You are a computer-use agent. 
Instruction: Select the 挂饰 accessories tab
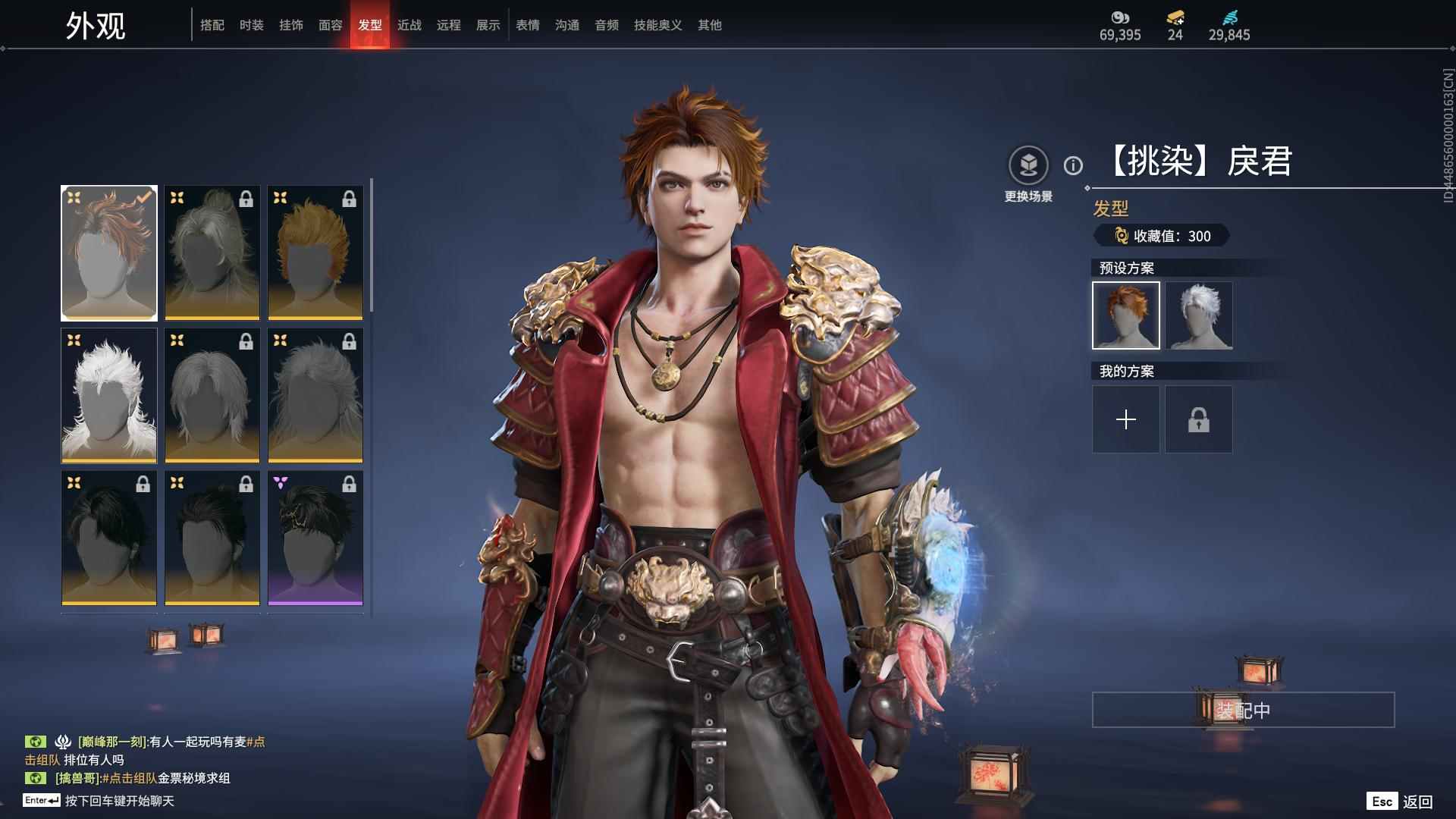coord(291,25)
